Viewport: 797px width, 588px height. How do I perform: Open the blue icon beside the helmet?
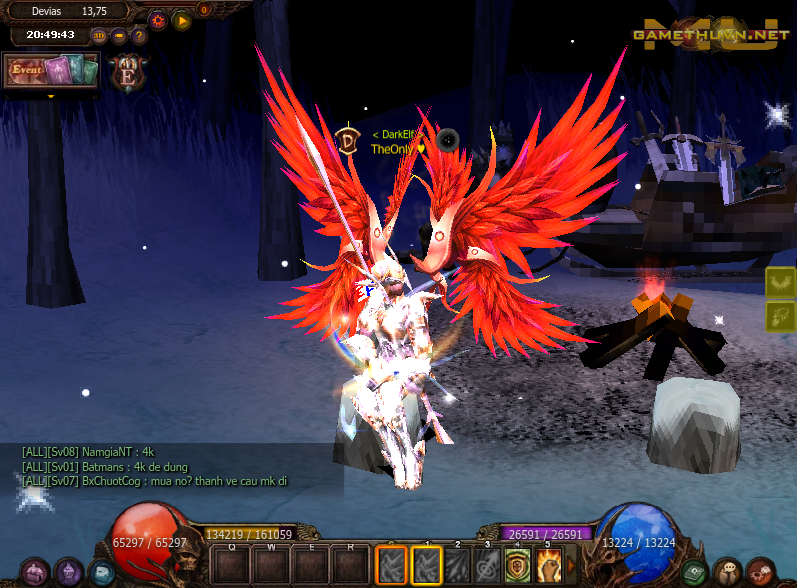[x=100, y=572]
